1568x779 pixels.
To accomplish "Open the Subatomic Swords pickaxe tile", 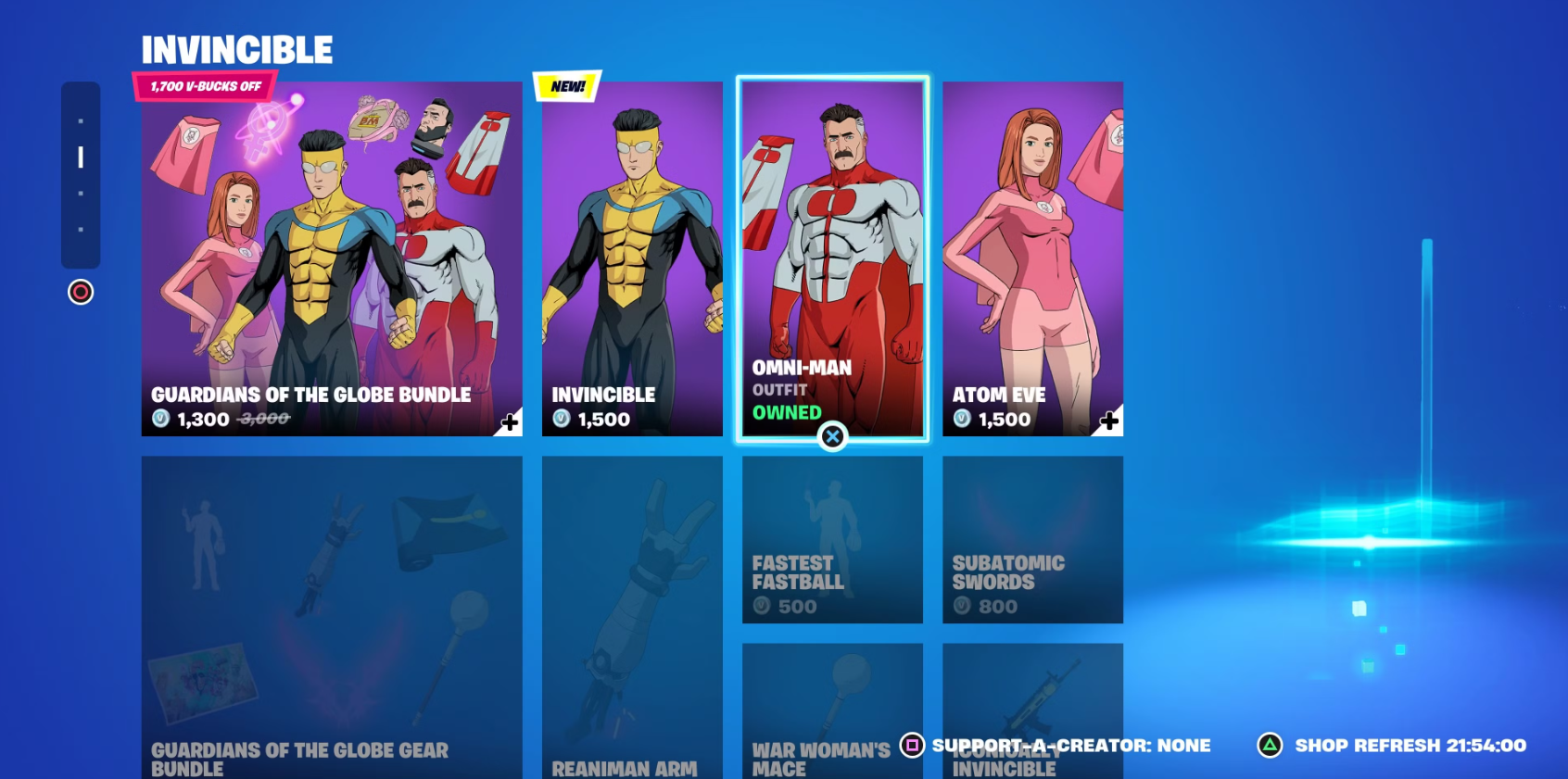I will tap(1031, 537).
